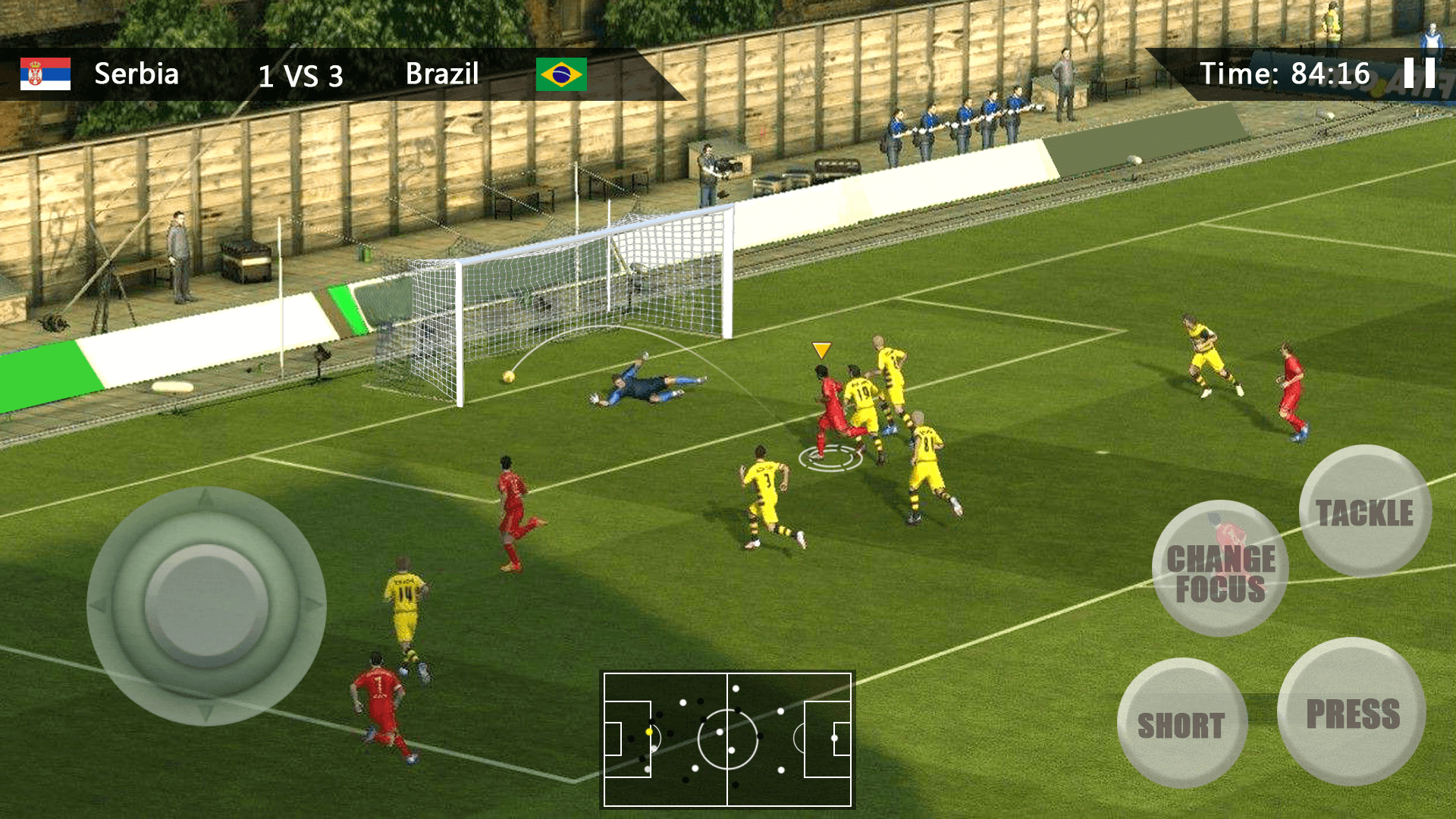Click the match score 1 VS 3

tap(301, 75)
